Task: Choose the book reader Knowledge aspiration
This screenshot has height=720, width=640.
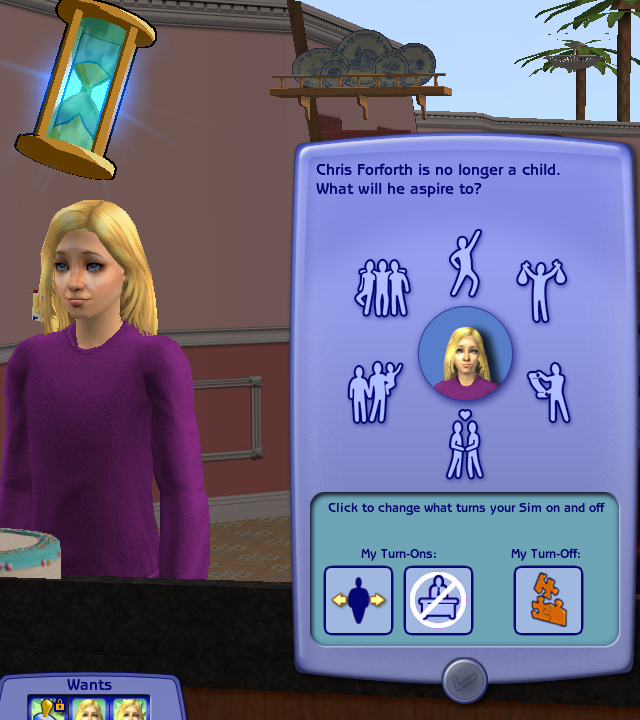Action: (x=549, y=391)
